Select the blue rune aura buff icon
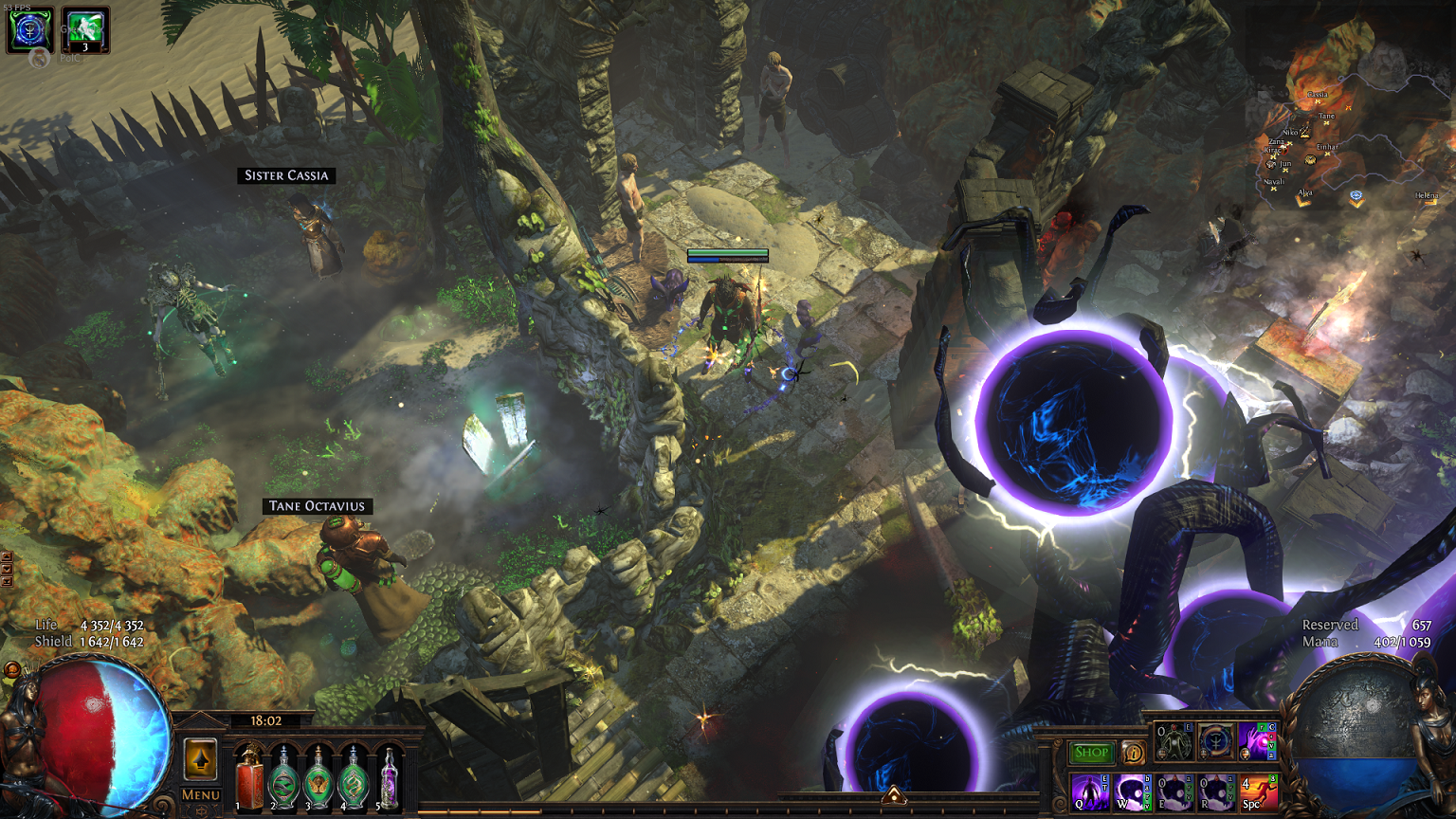 [x=29, y=29]
